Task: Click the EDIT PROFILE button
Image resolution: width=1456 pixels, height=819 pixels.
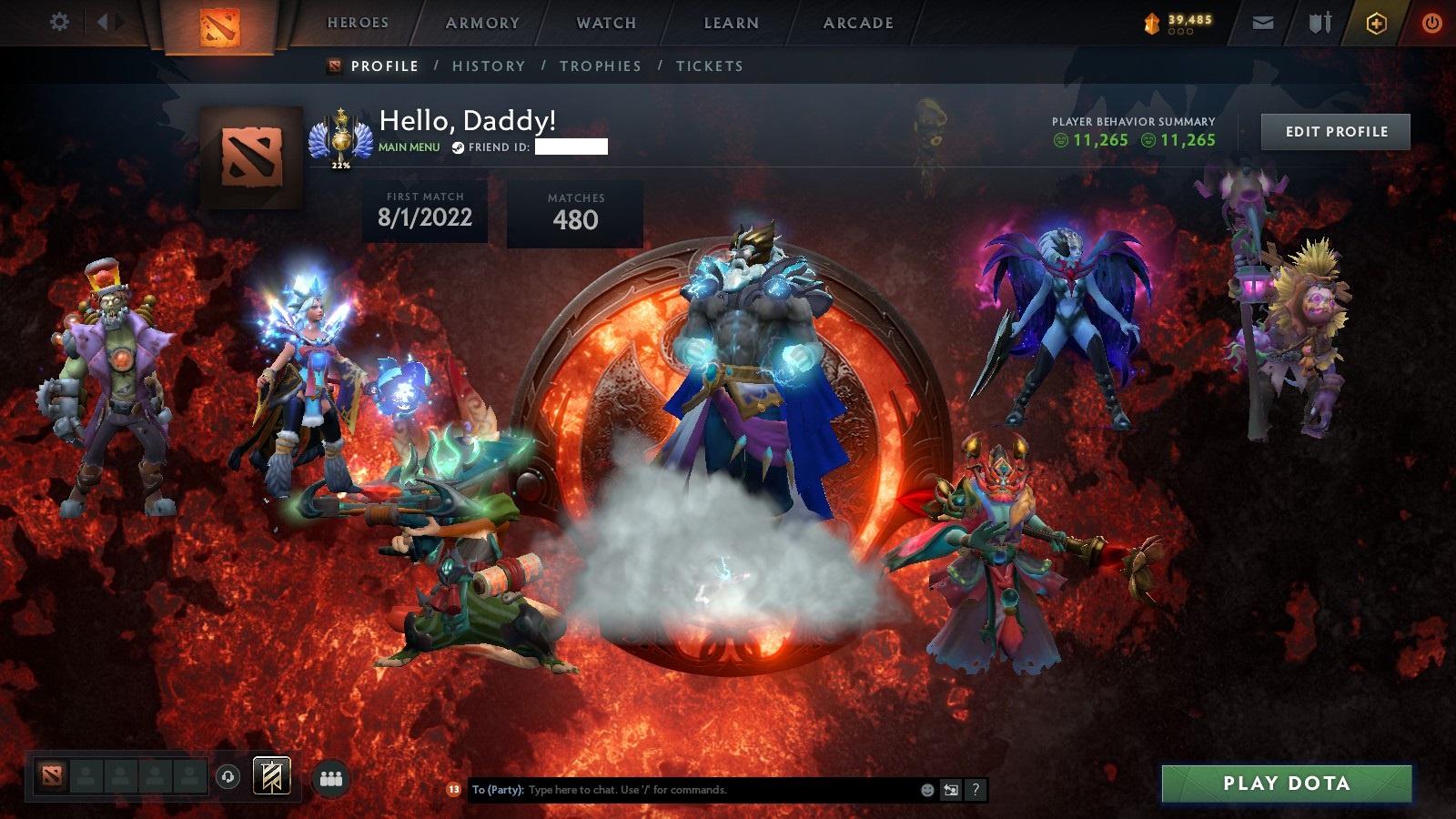Action: coord(1335,131)
